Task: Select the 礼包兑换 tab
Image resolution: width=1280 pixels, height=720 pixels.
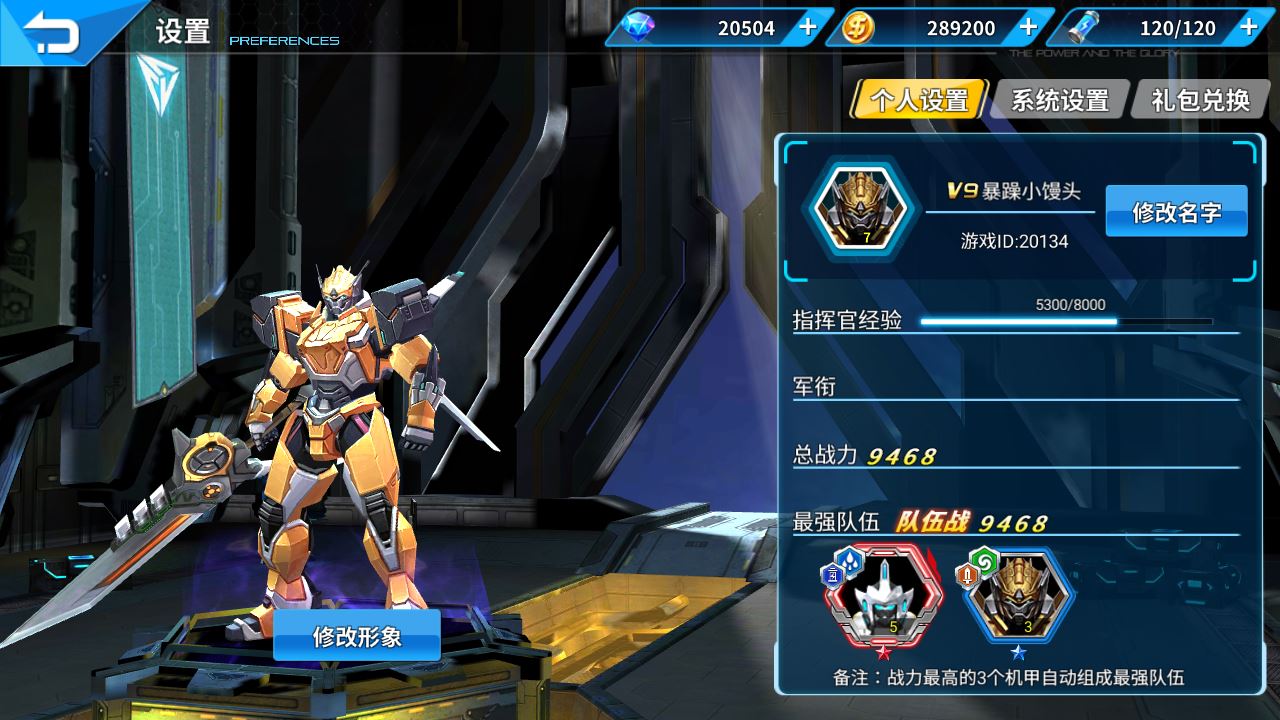Action: (x=1200, y=100)
